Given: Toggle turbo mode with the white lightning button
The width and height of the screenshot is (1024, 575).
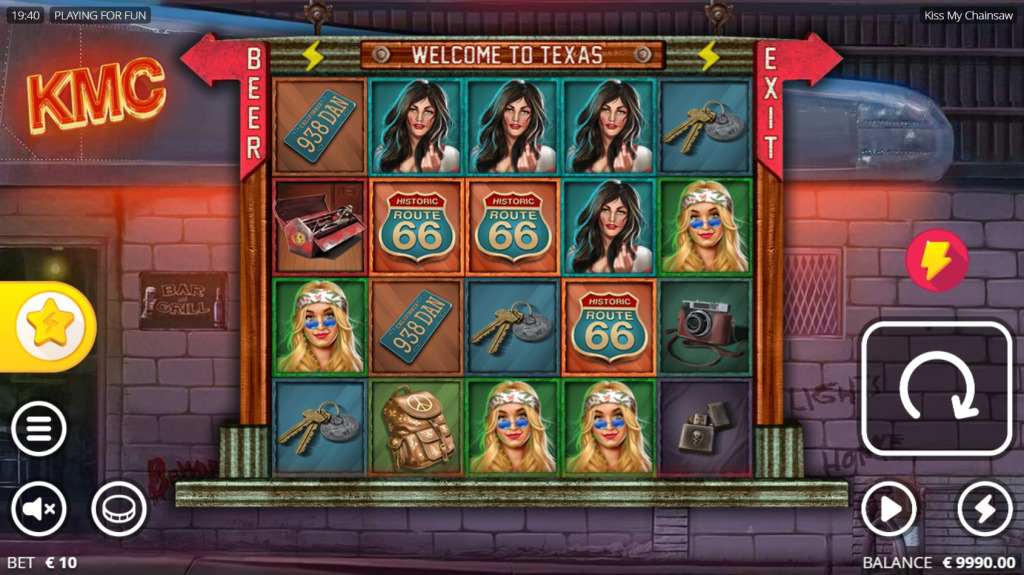Looking at the screenshot, I should click(985, 510).
